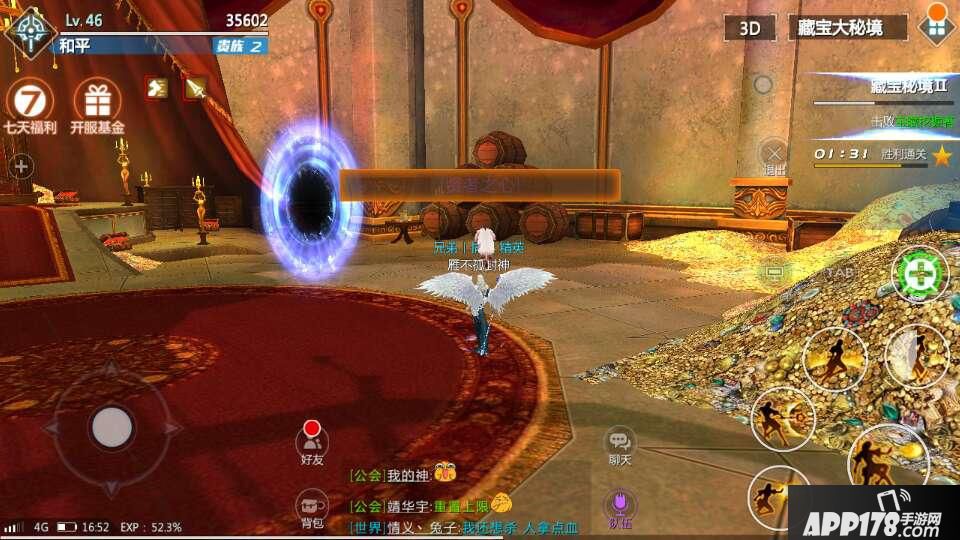The image size is (960, 540).
Task: Open the 贵族 2 noble badge
Action: click(x=241, y=46)
